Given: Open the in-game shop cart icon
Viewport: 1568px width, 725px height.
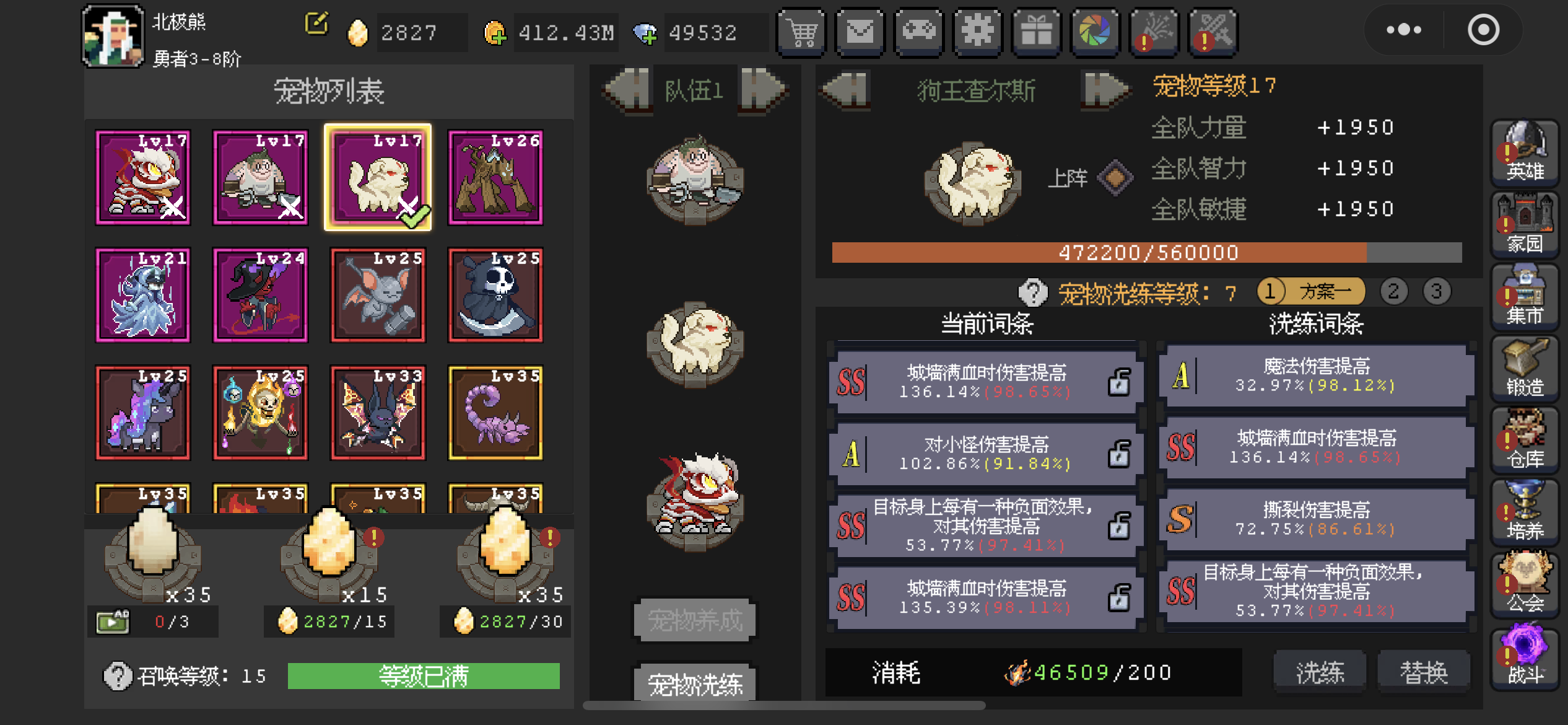Looking at the screenshot, I should pyautogui.click(x=801, y=32).
